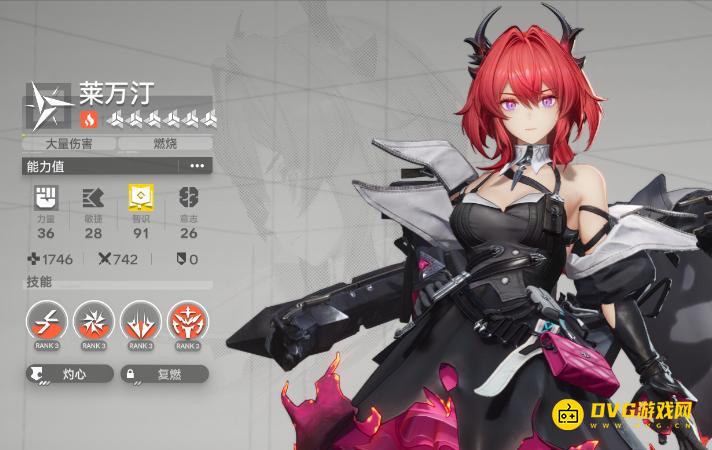The height and width of the screenshot is (450, 712).
Task: Open the third skill with the upward spikes icon
Action: click(140, 320)
